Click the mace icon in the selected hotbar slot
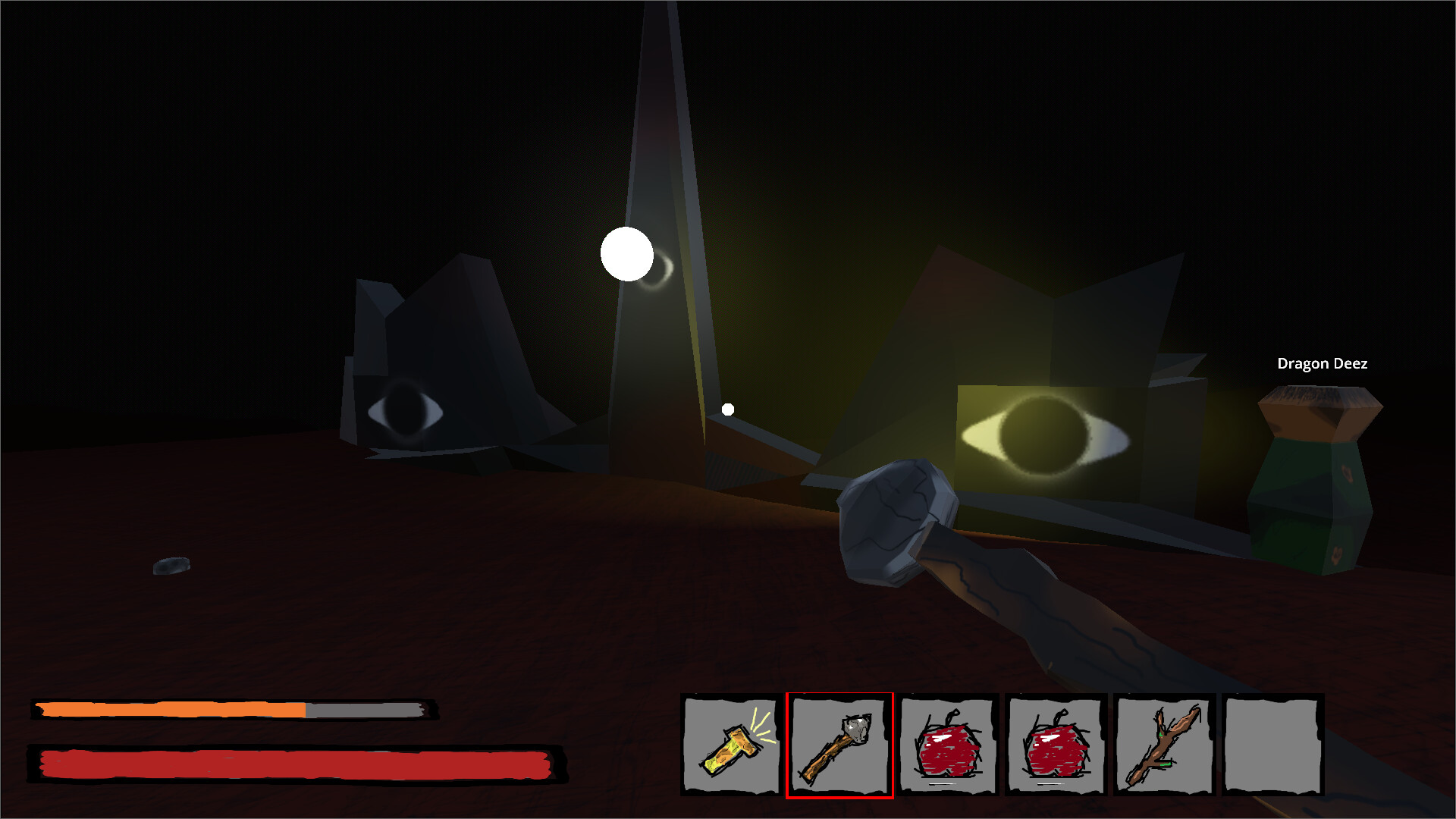The width and height of the screenshot is (1456, 819). pos(840,747)
